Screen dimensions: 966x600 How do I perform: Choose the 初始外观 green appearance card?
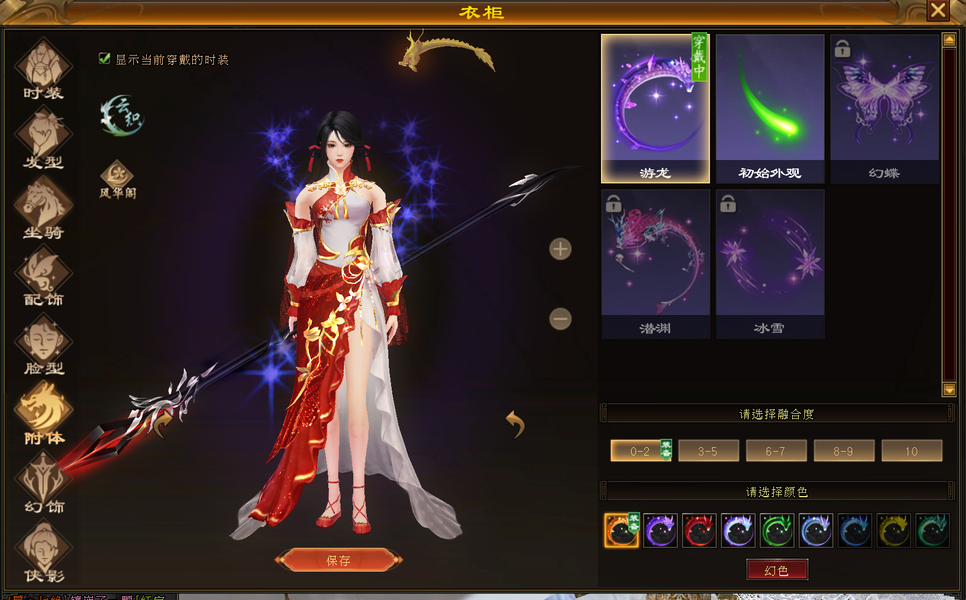769,108
